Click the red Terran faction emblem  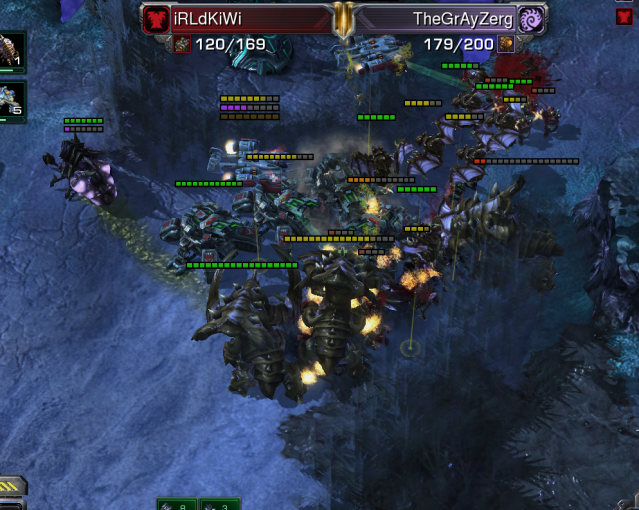coord(155,19)
